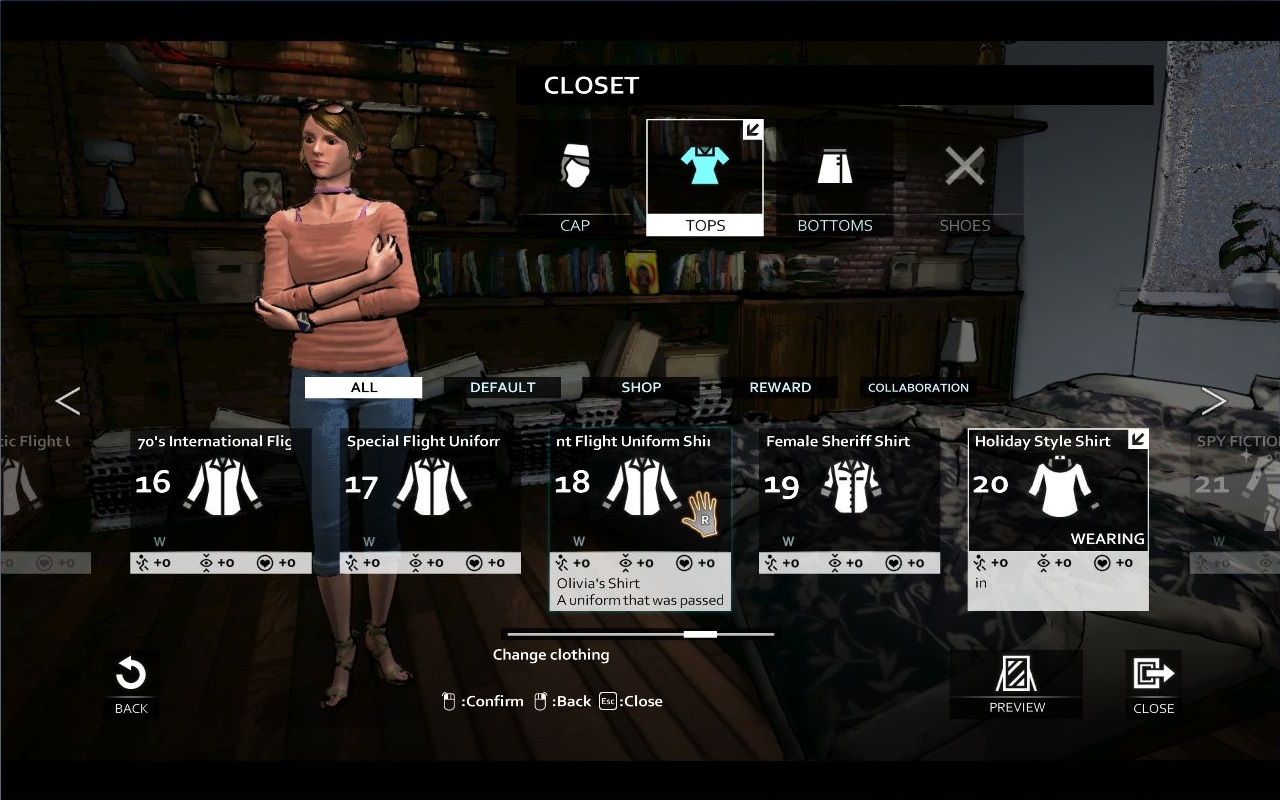Filter closet by DEFAULT items
Screen dimensions: 1280x800
pyautogui.click(x=502, y=387)
